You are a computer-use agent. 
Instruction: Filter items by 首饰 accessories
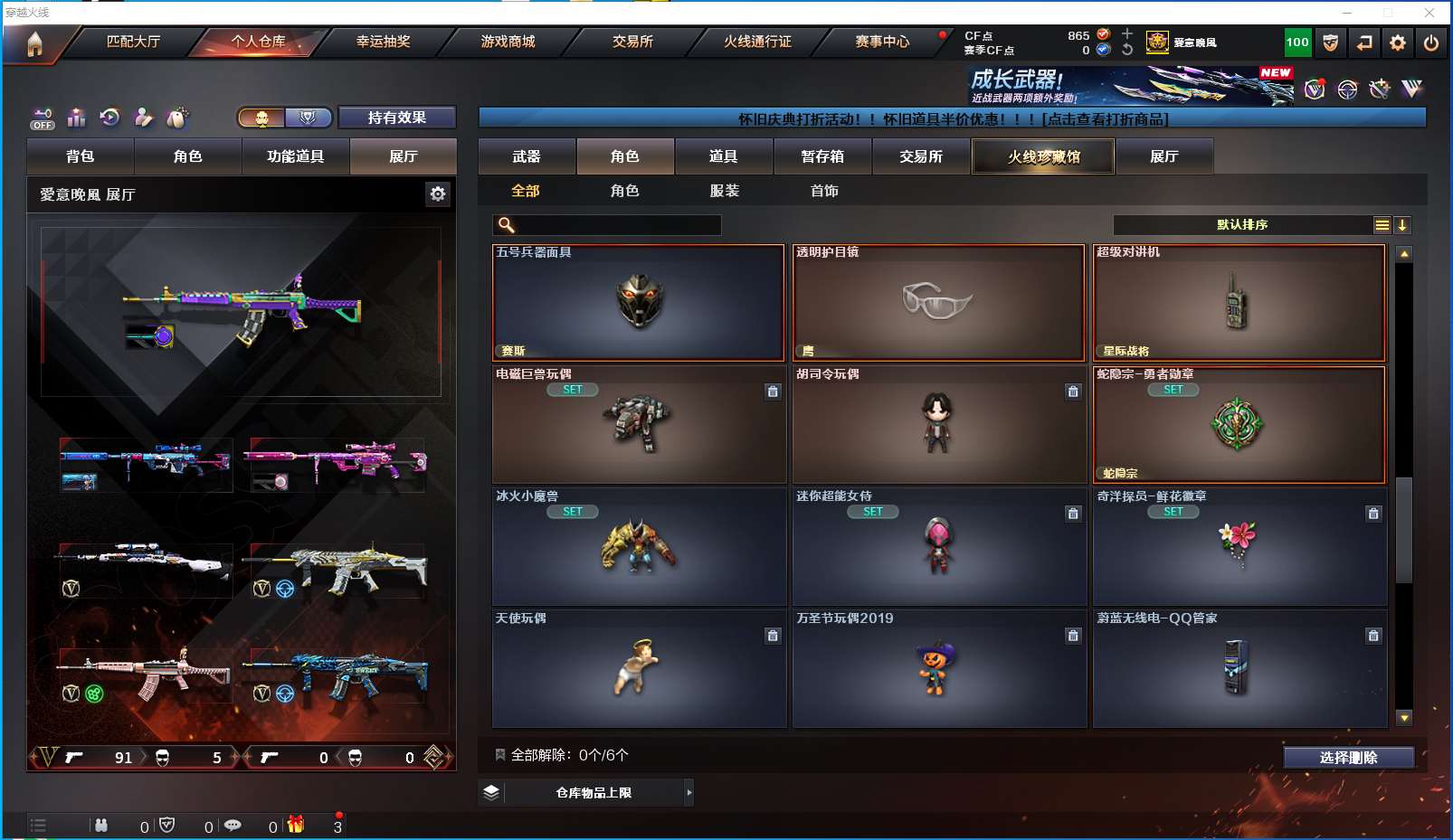click(824, 191)
